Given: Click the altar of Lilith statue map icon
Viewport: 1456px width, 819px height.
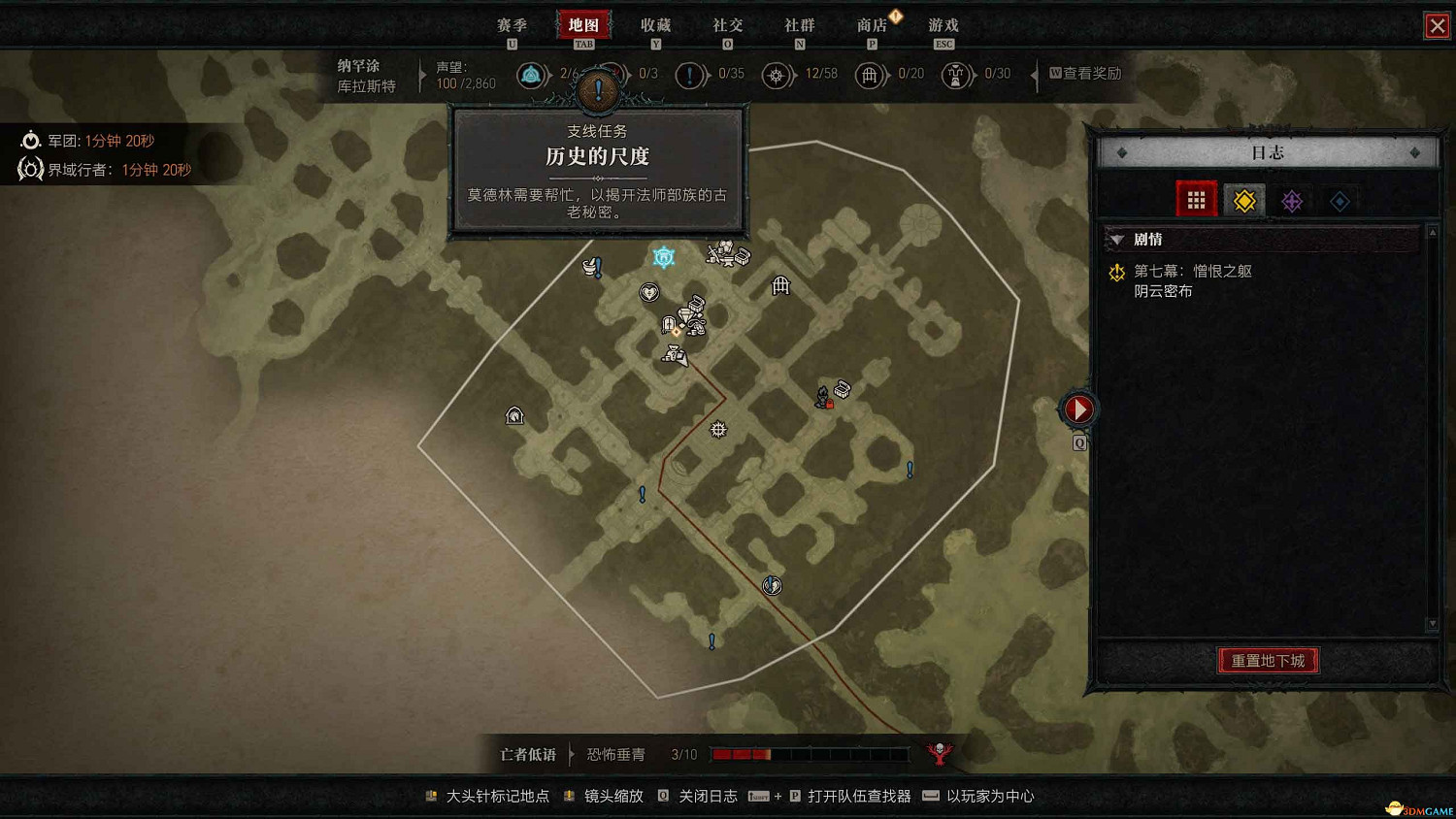Looking at the screenshot, I should pos(822,397).
